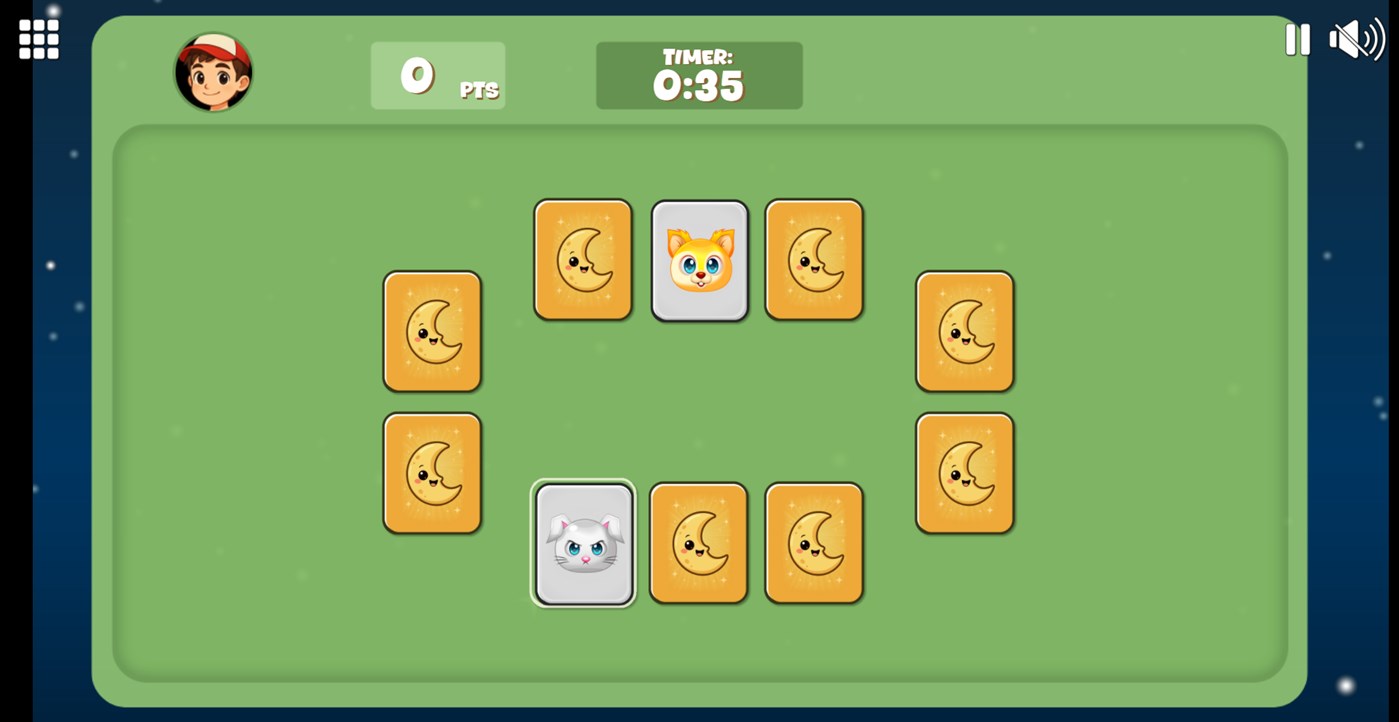Select the revealed white bunny card
The image size is (1399, 722).
click(583, 543)
